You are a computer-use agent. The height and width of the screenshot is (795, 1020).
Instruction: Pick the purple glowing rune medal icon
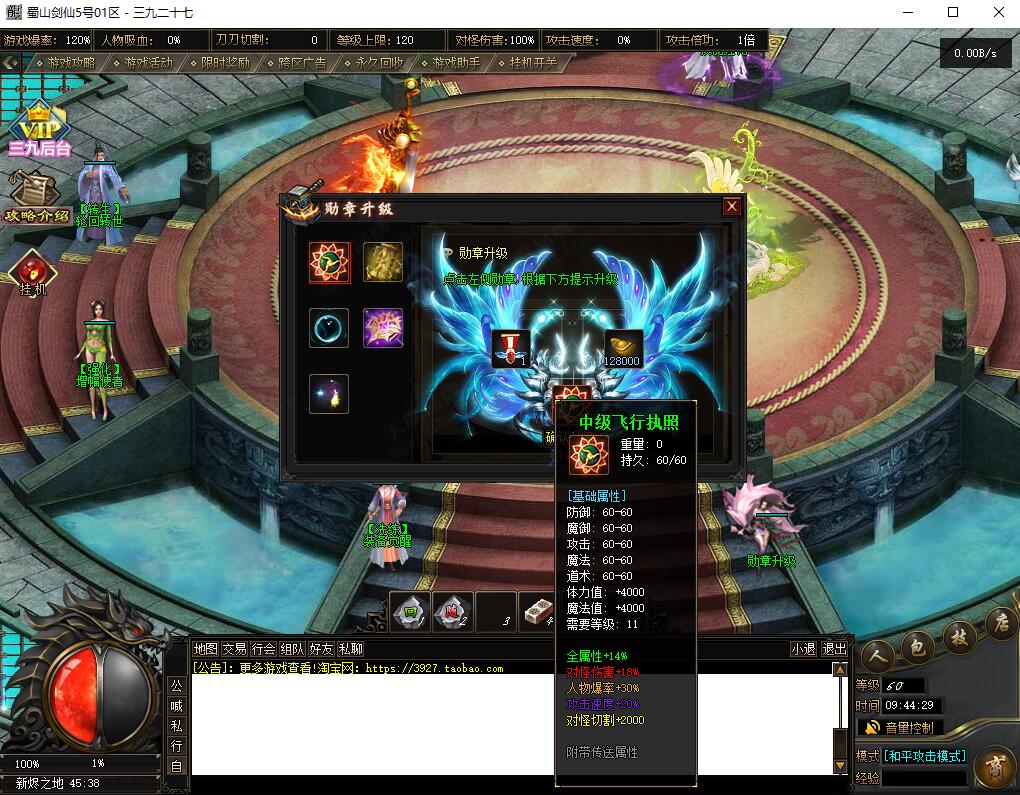click(383, 328)
